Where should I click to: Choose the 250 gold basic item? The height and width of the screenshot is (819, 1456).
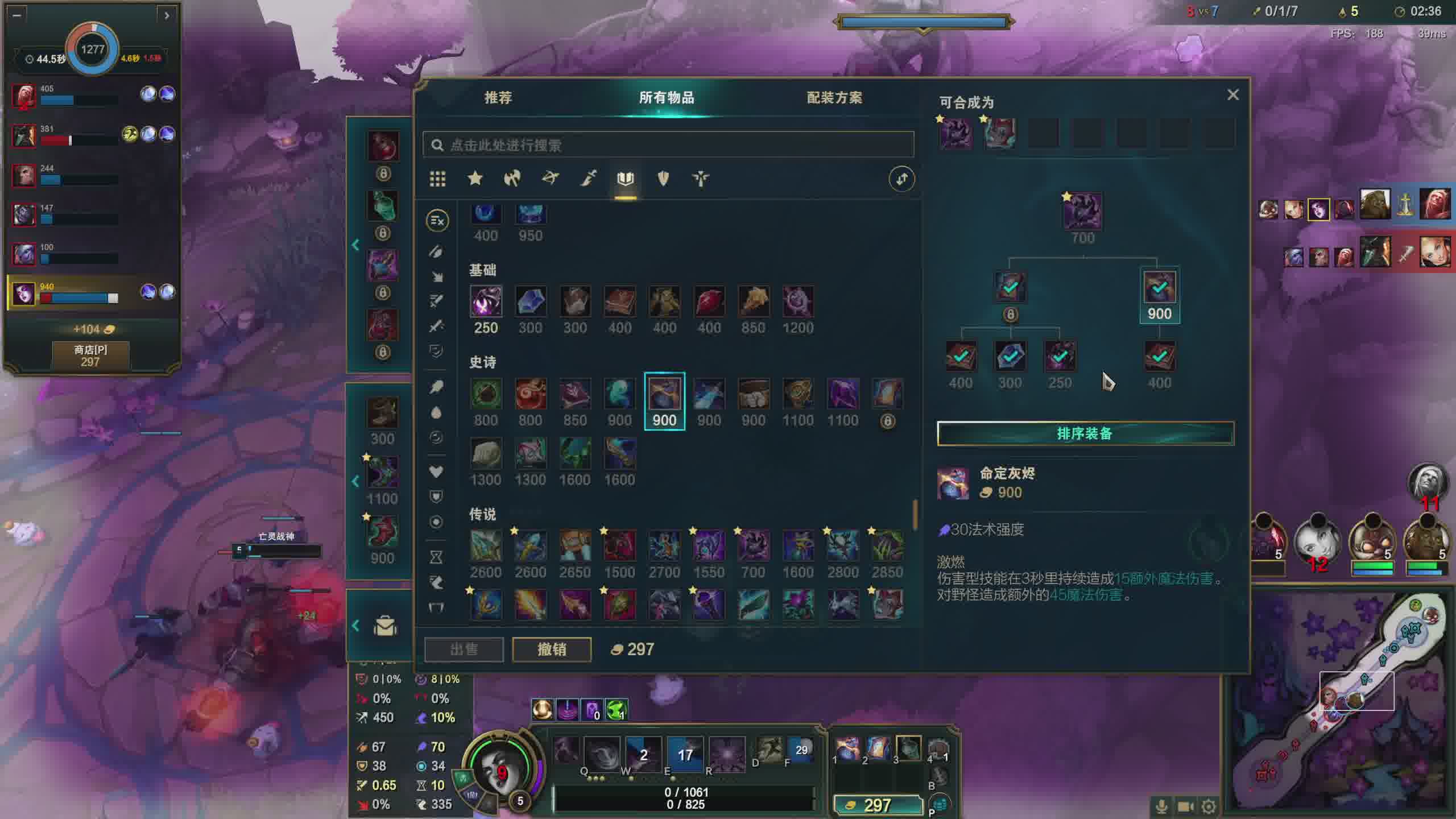tap(486, 302)
